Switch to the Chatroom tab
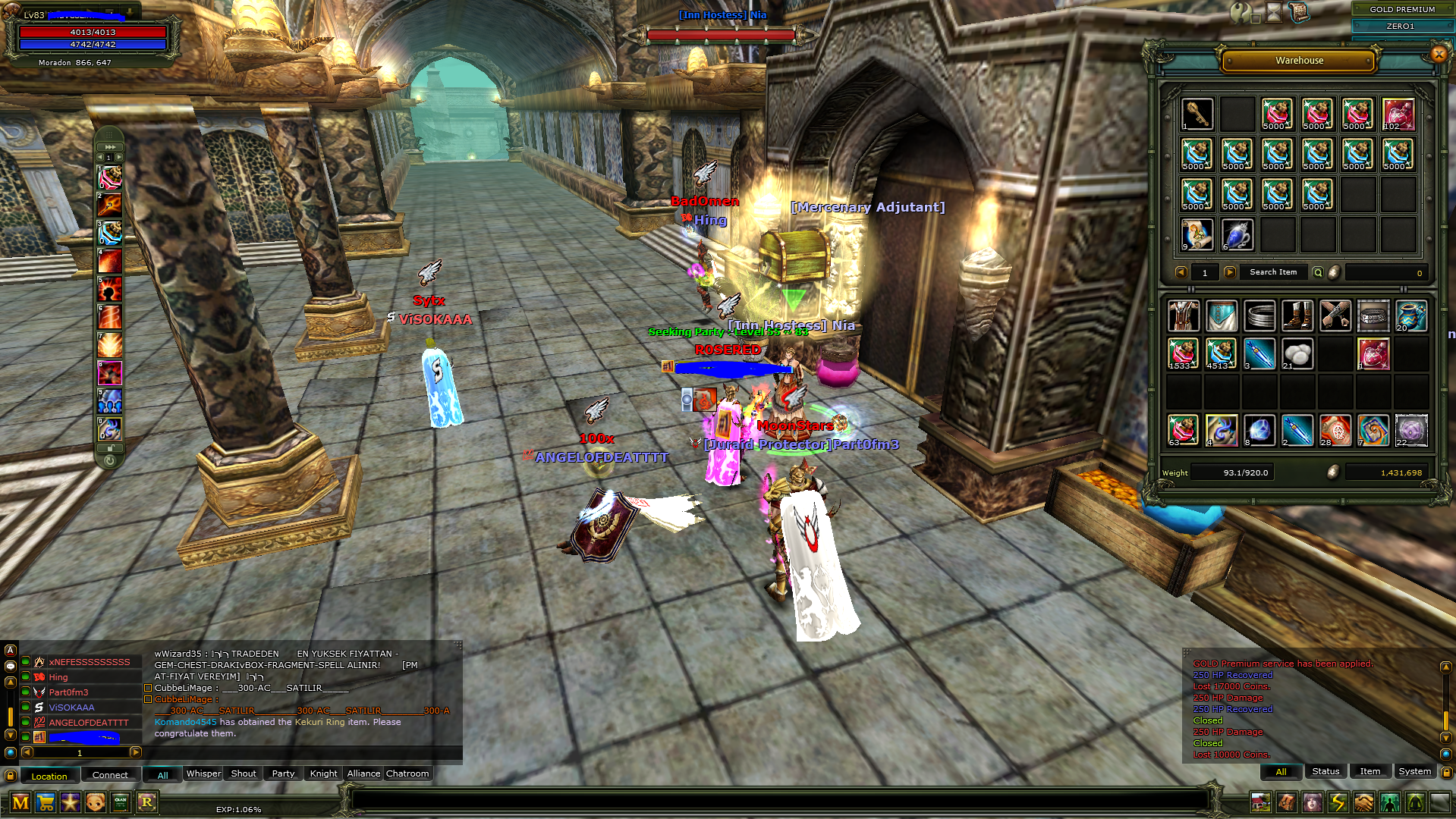This screenshot has width=1456, height=819. [x=407, y=773]
